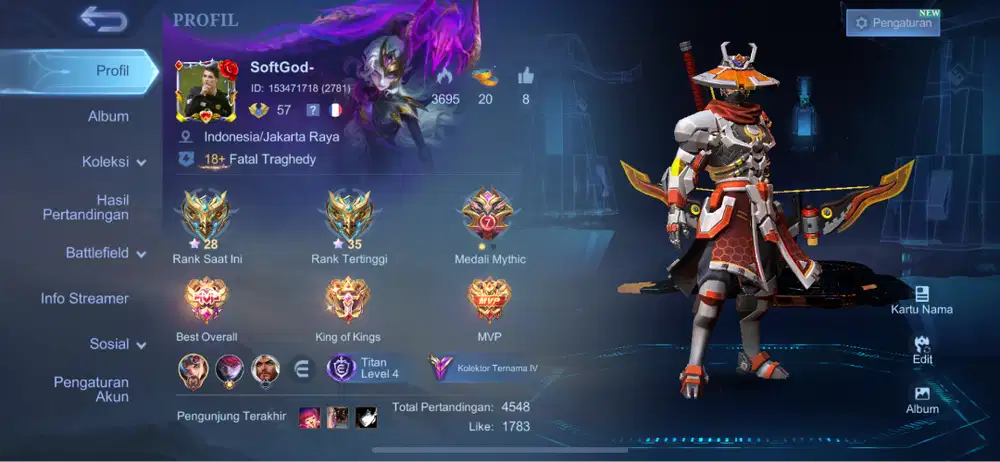Go back using the arrow button
The width and height of the screenshot is (1000, 462).
click(103, 19)
